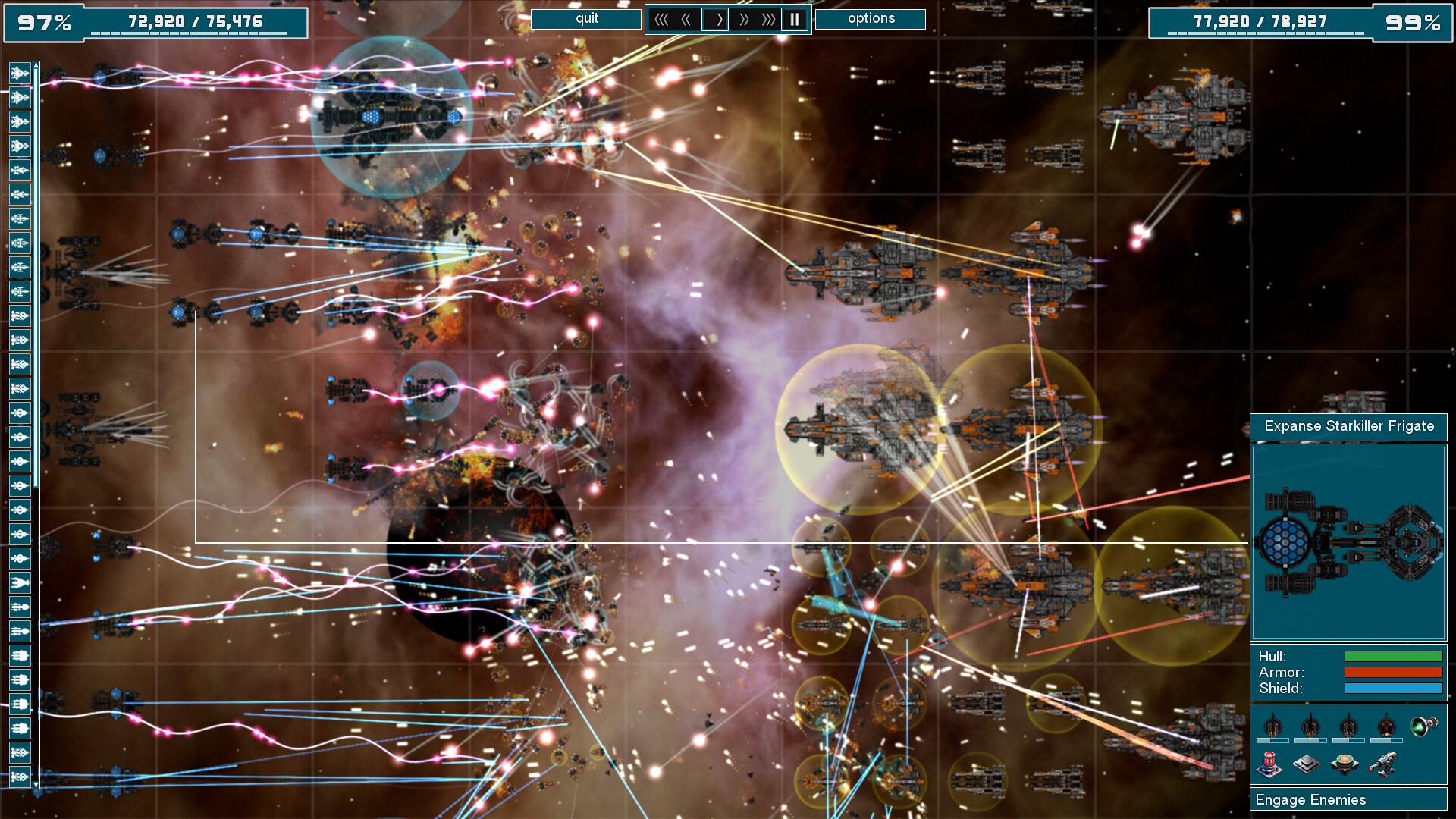Viewport: 1456px width, 819px height.
Task: Pause the battle playback
Action: [794, 19]
